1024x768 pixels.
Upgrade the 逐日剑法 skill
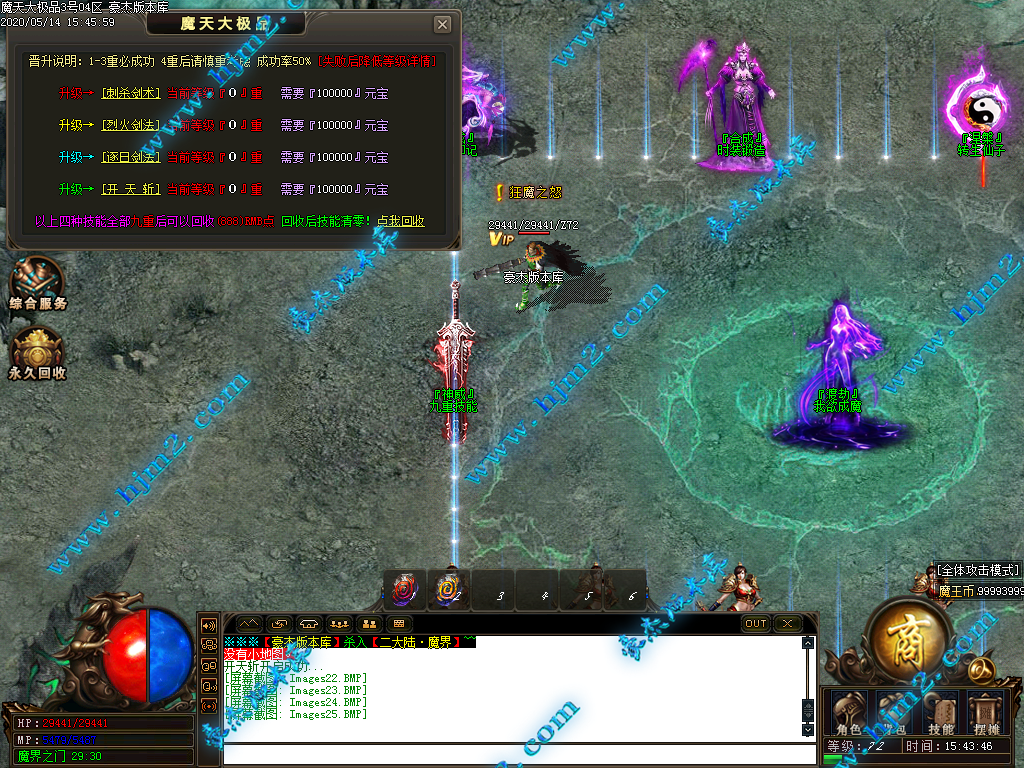tap(131, 158)
